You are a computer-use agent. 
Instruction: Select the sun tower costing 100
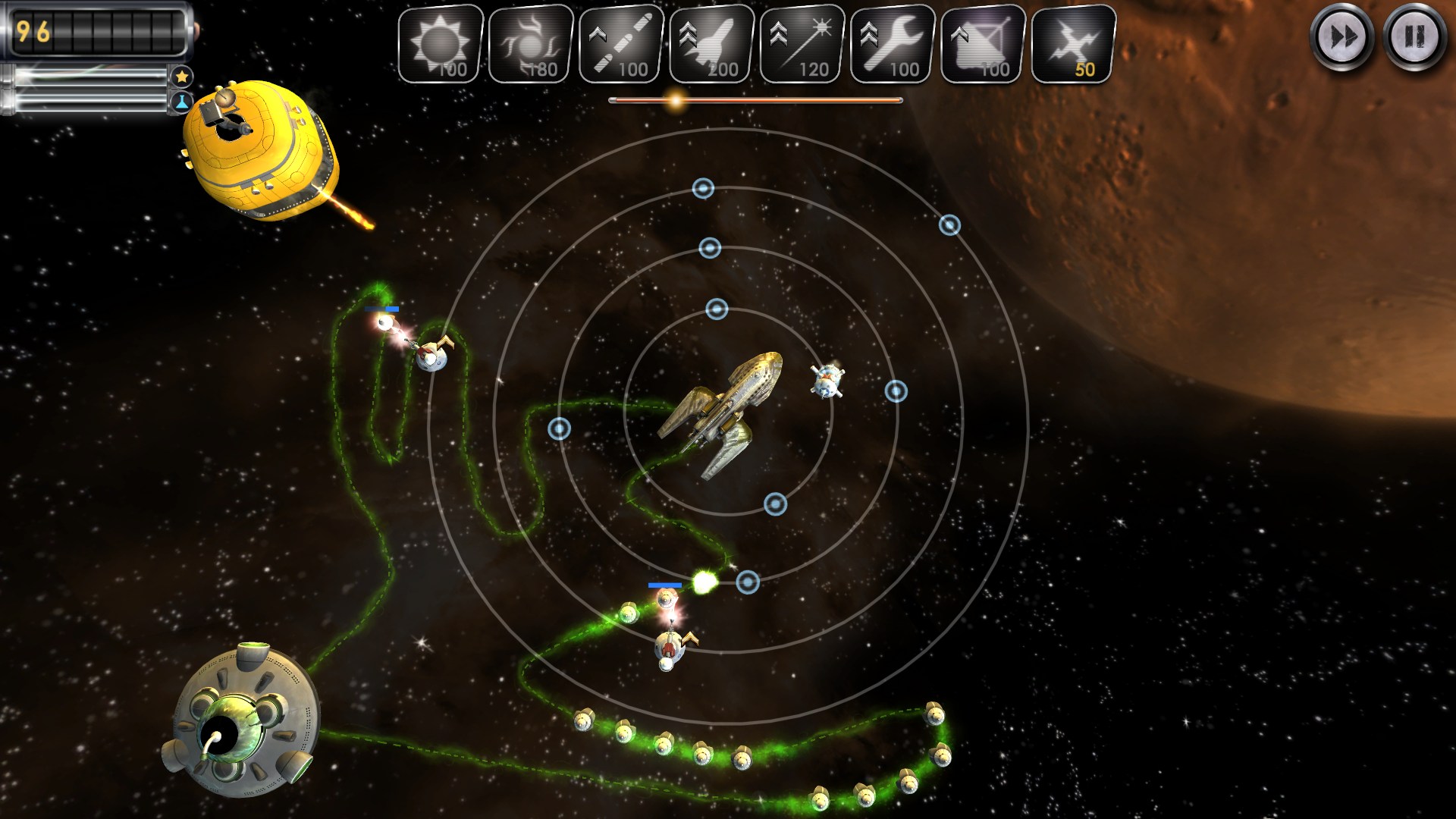(x=441, y=44)
